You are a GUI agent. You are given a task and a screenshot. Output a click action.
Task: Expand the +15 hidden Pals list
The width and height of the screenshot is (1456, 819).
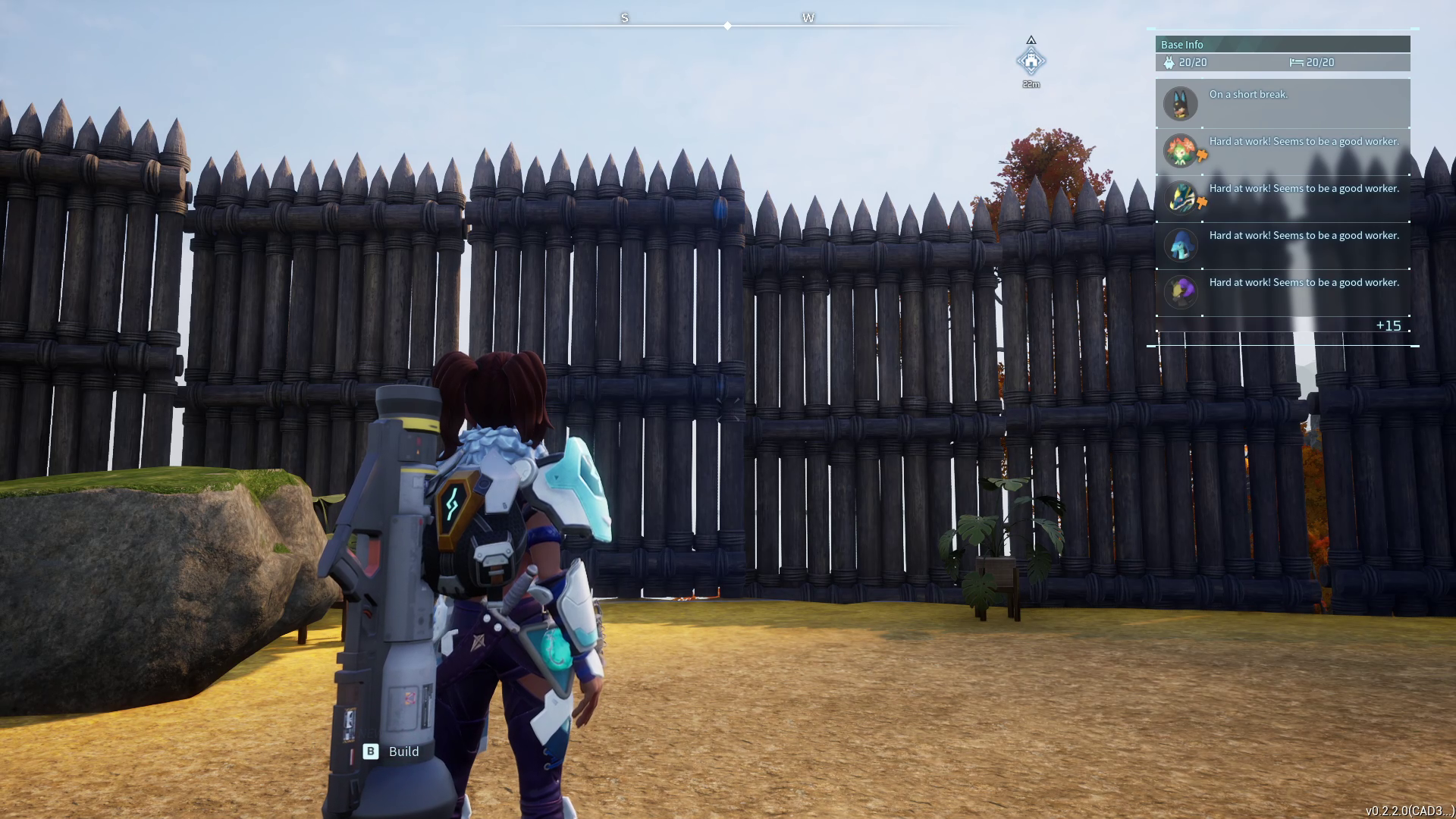[x=1389, y=325]
